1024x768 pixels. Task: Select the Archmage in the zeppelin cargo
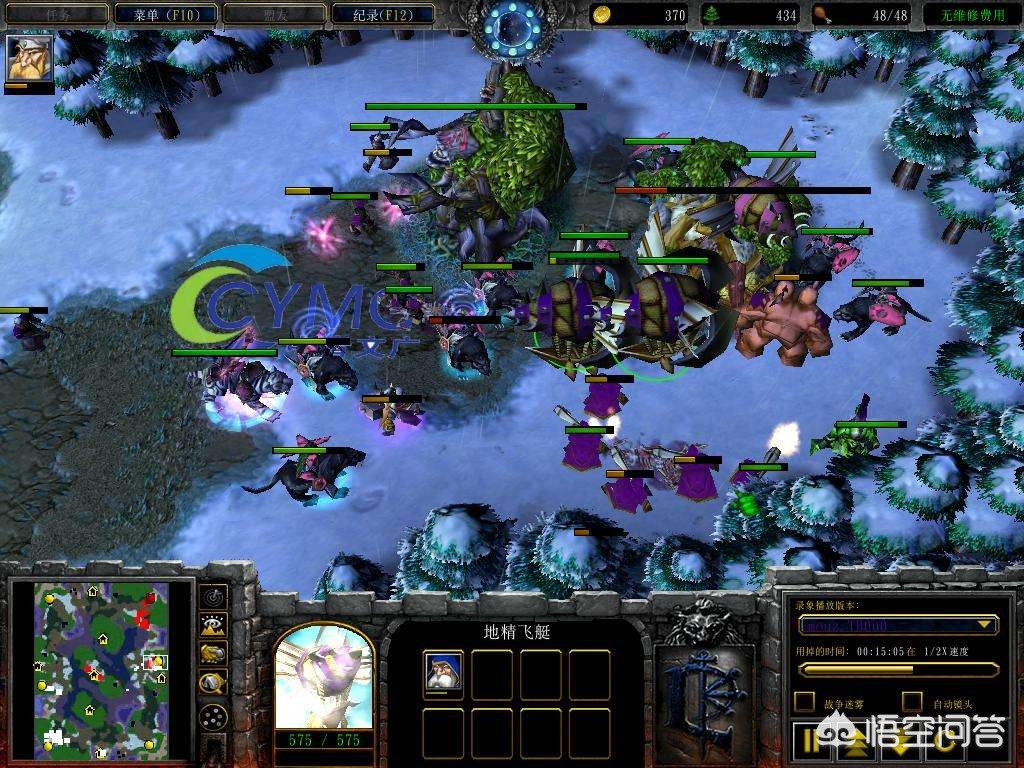click(x=443, y=673)
